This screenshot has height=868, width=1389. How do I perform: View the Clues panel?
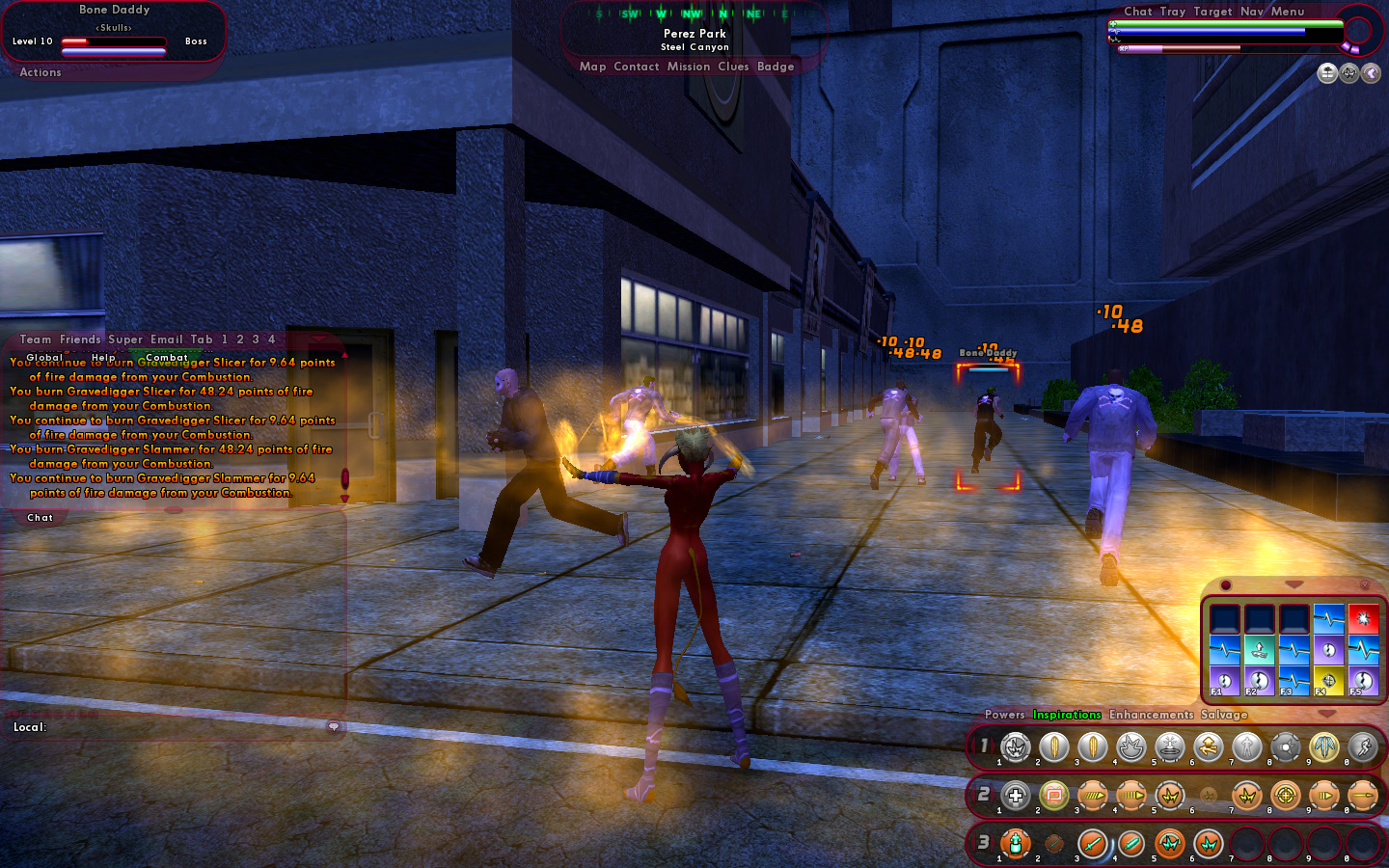(733, 67)
